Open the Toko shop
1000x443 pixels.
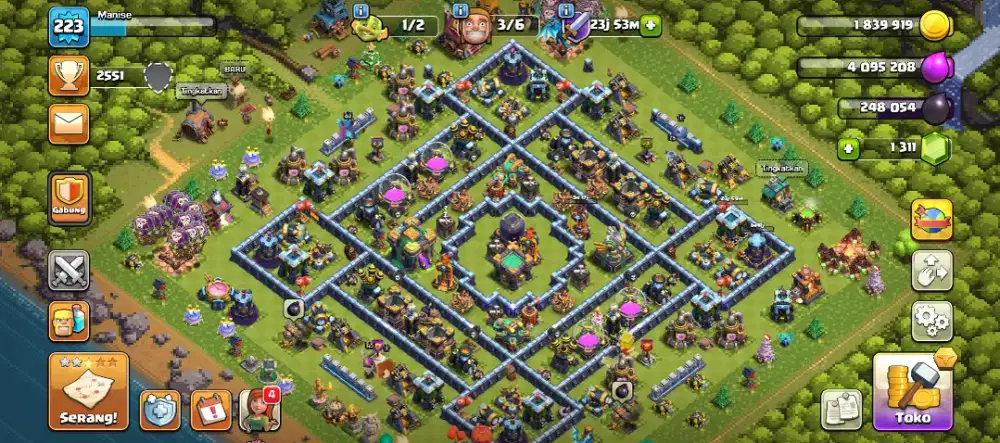(911, 392)
